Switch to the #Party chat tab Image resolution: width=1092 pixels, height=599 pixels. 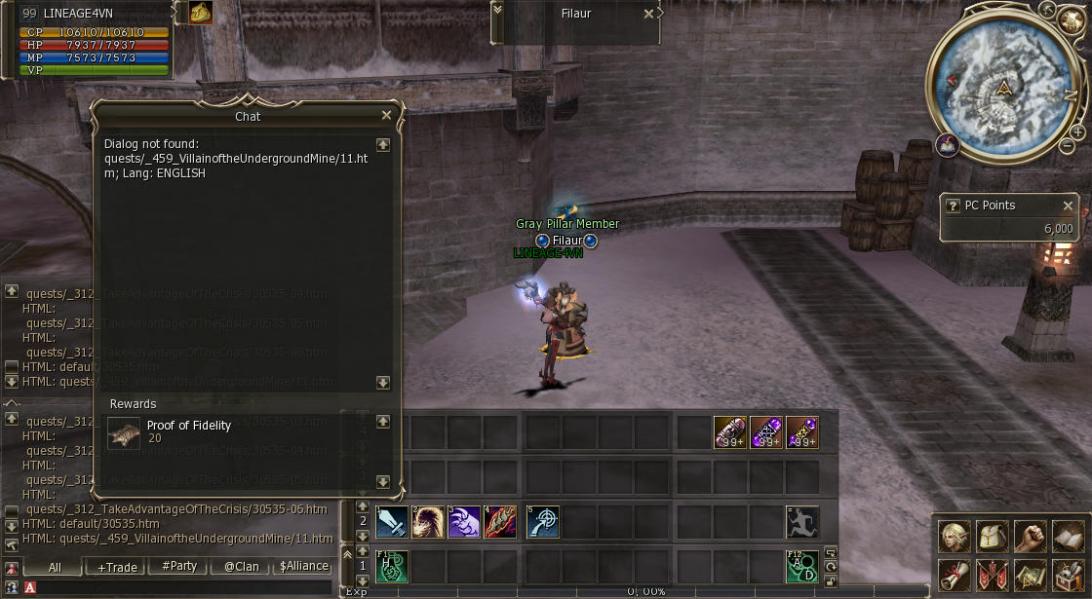coord(179,567)
